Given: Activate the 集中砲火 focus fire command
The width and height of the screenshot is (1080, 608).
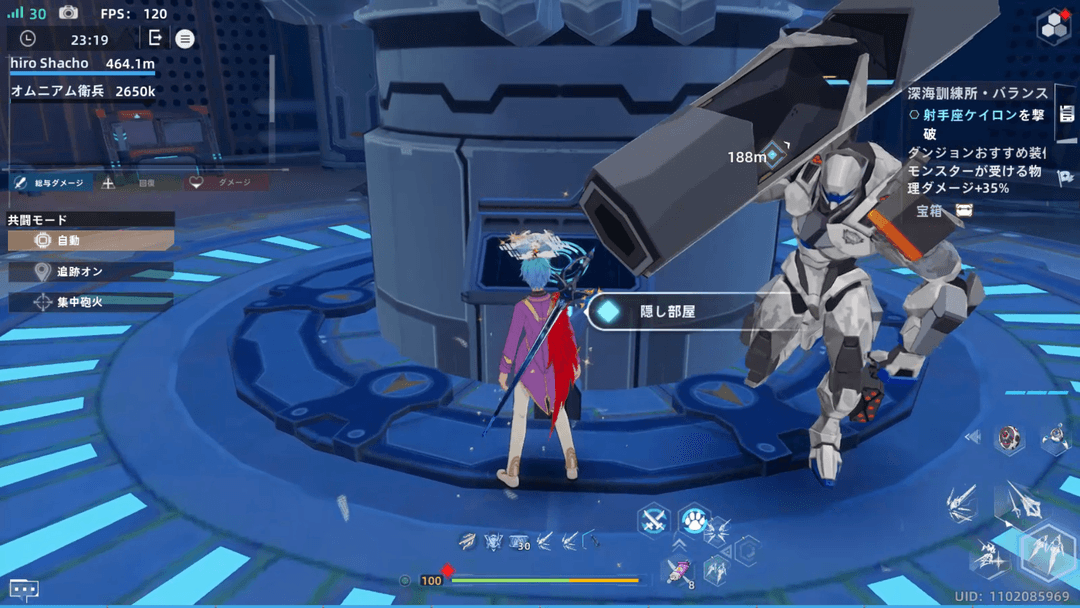Looking at the screenshot, I should 90,301.
